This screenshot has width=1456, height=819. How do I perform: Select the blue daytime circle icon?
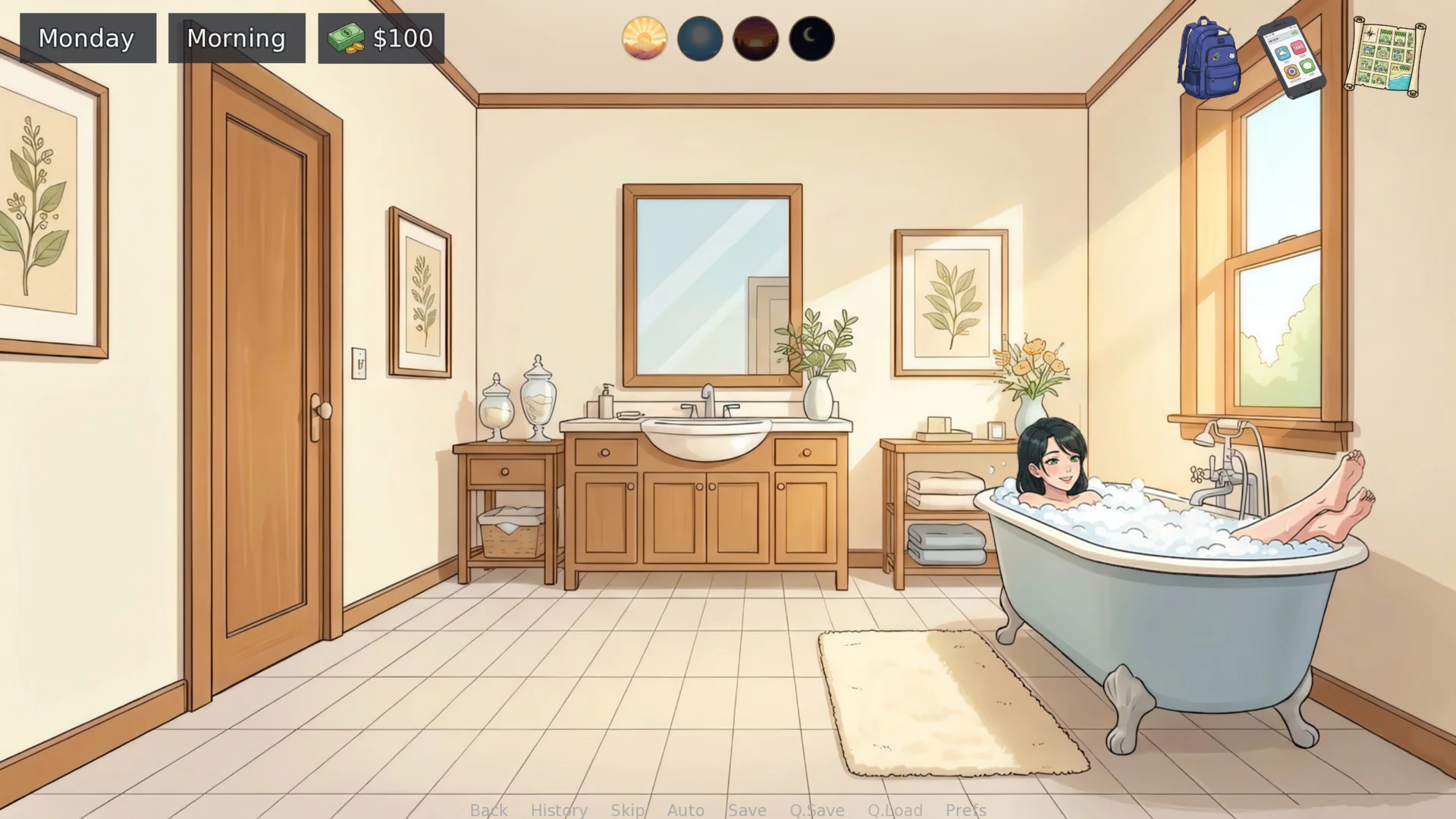(700, 39)
